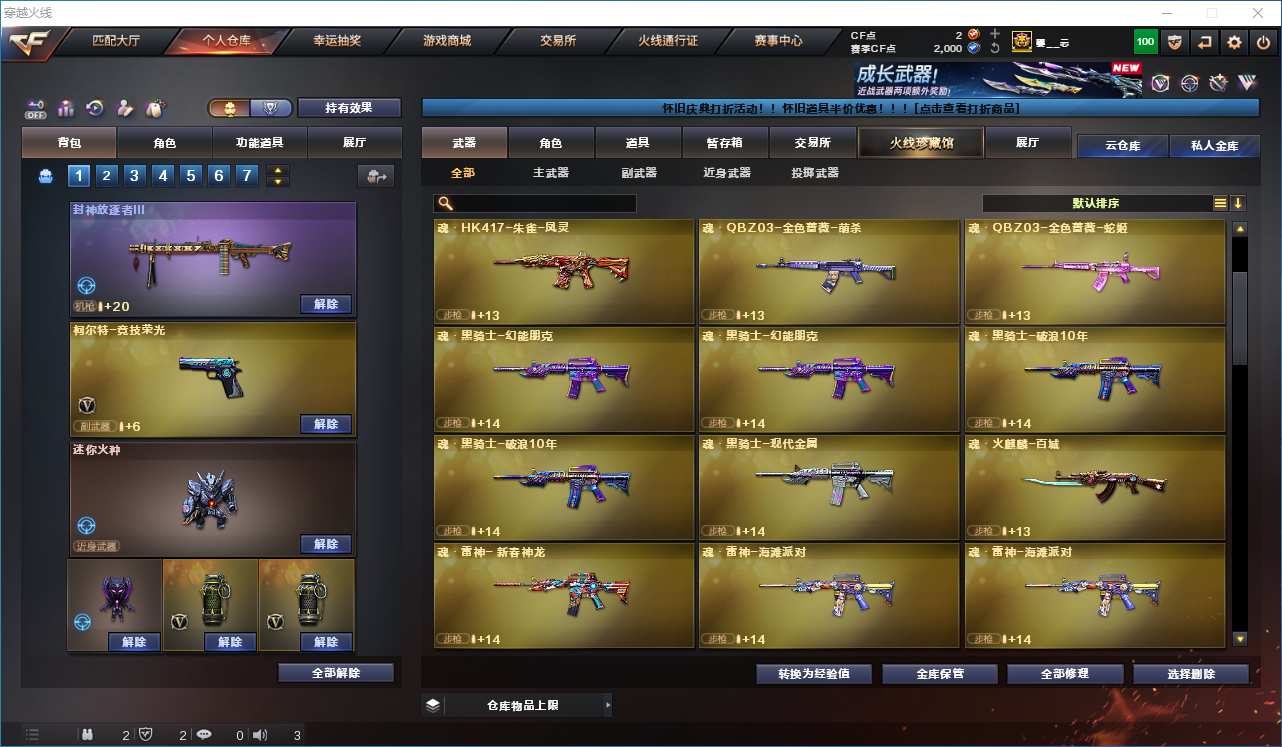This screenshot has height=747, width=1282.
Task: Select the HK417-朱雀-凤灵 rifle
Action: pos(564,272)
